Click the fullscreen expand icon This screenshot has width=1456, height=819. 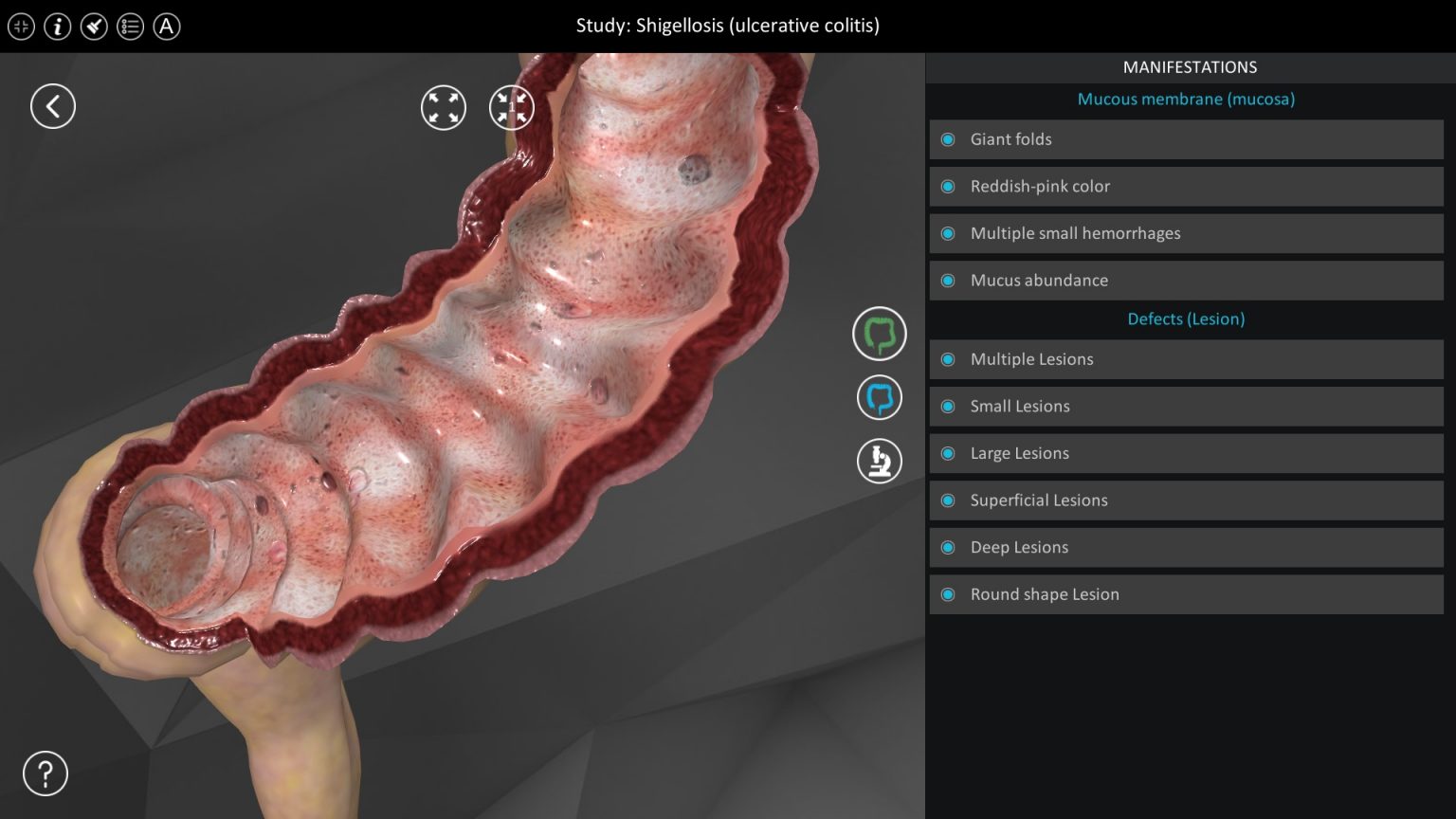pos(443,107)
